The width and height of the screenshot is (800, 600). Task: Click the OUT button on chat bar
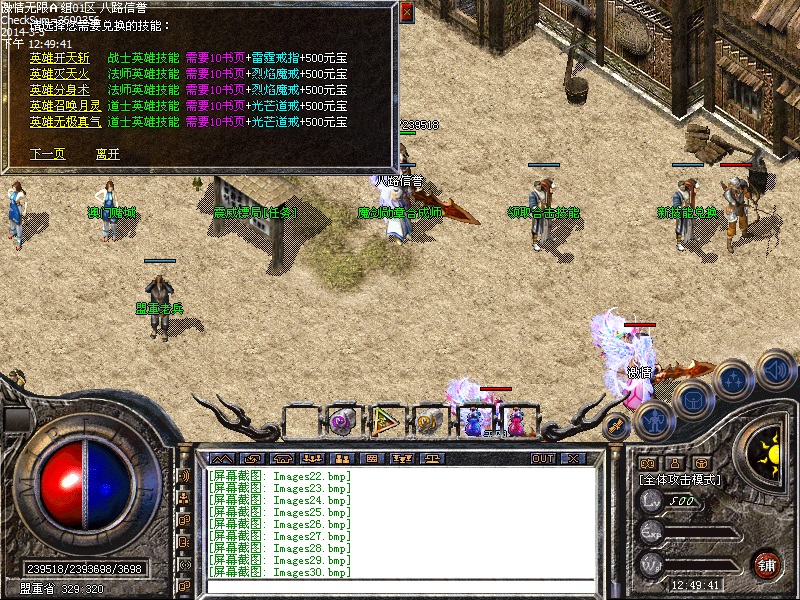(543, 458)
